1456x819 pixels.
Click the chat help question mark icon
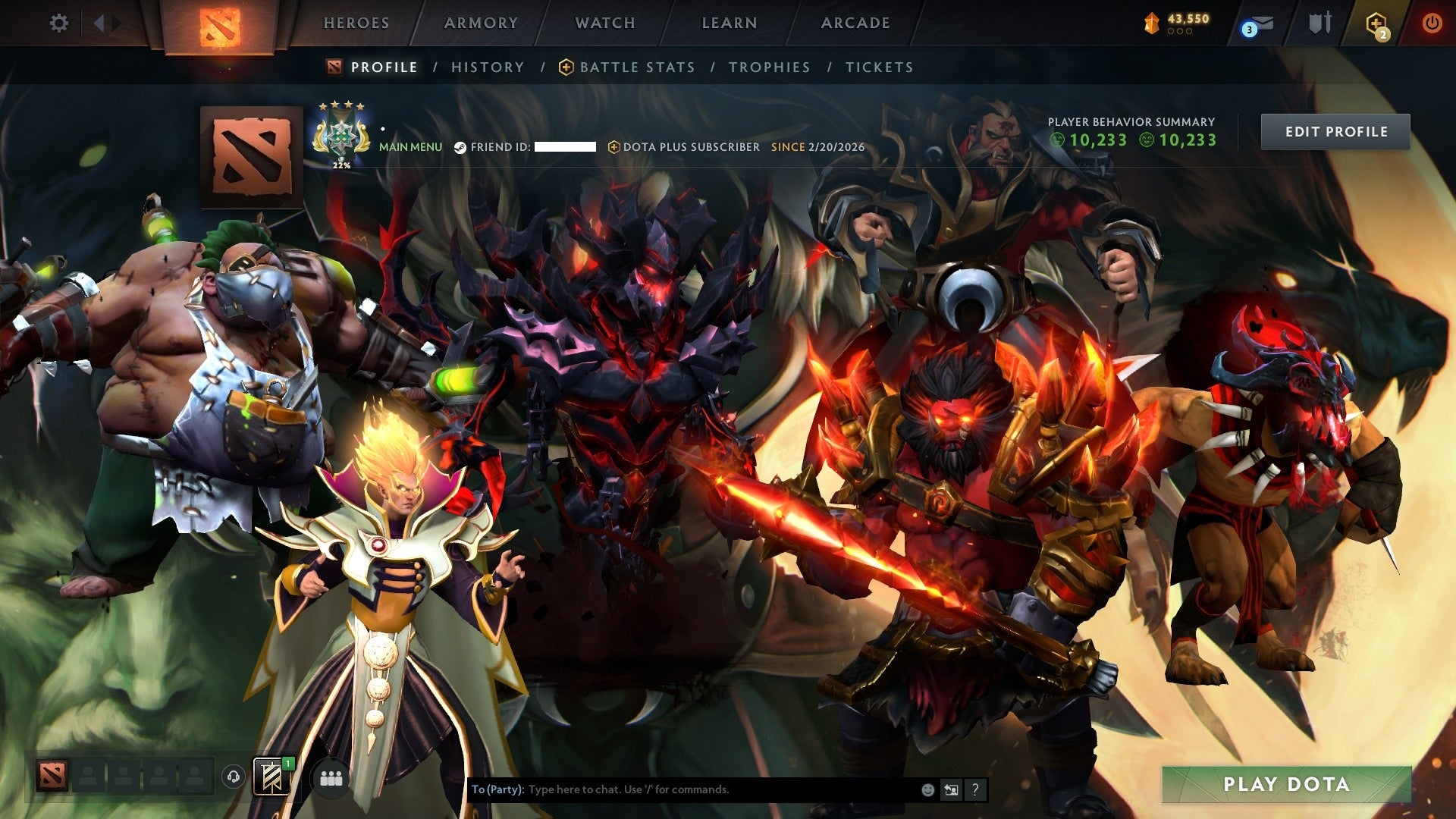coord(976,789)
